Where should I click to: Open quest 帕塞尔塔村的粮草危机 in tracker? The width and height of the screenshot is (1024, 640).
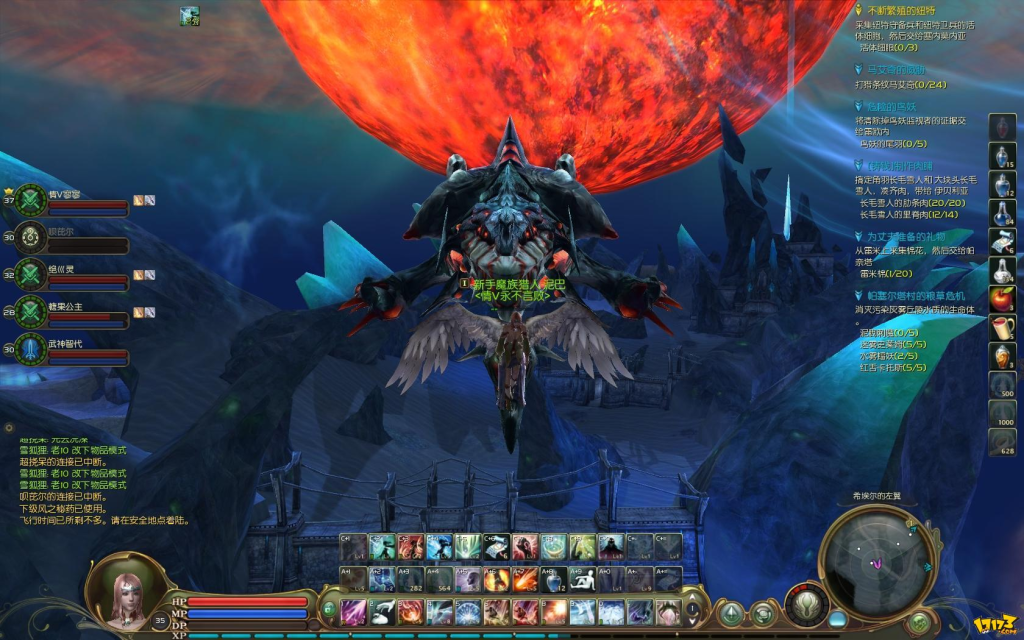point(915,296)
